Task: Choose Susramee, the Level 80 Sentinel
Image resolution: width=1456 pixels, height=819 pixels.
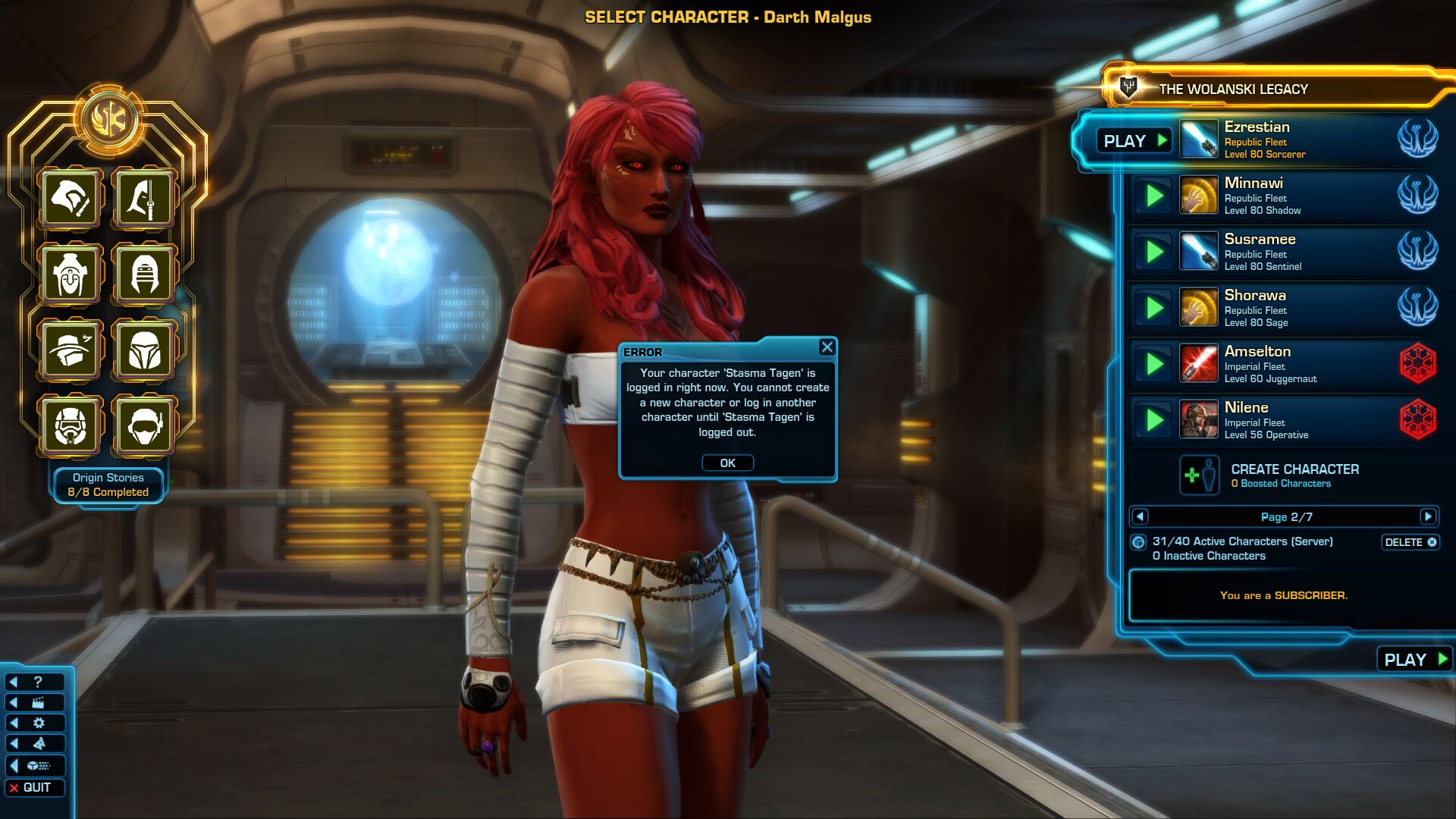Action: click(1282, 253)
